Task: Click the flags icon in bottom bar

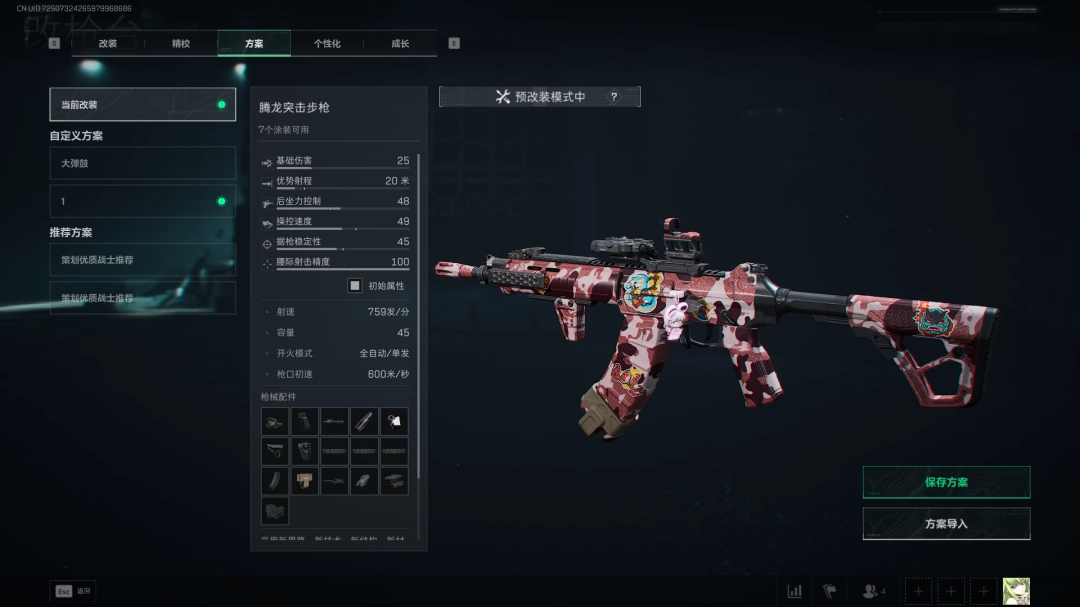Action: (x=829, y=591)
